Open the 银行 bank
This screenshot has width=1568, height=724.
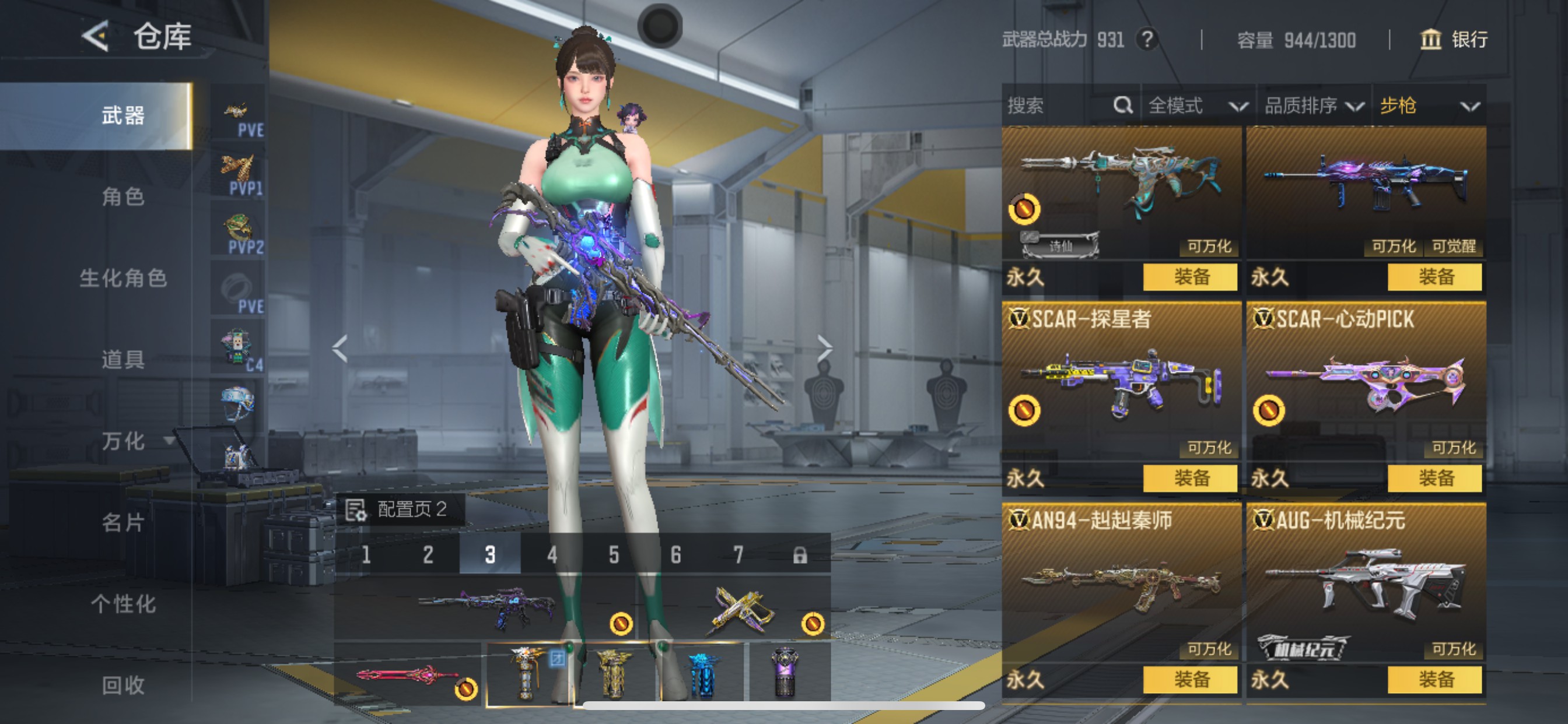(x=1454, y=40)
